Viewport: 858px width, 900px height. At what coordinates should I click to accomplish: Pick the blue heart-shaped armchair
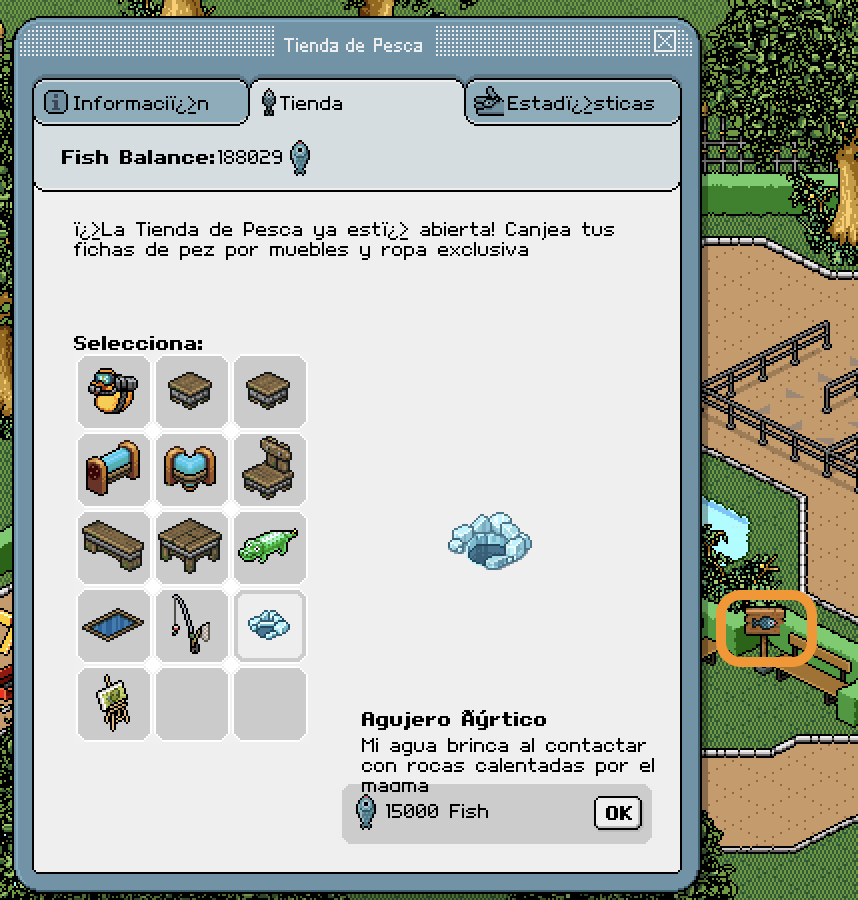191,469
